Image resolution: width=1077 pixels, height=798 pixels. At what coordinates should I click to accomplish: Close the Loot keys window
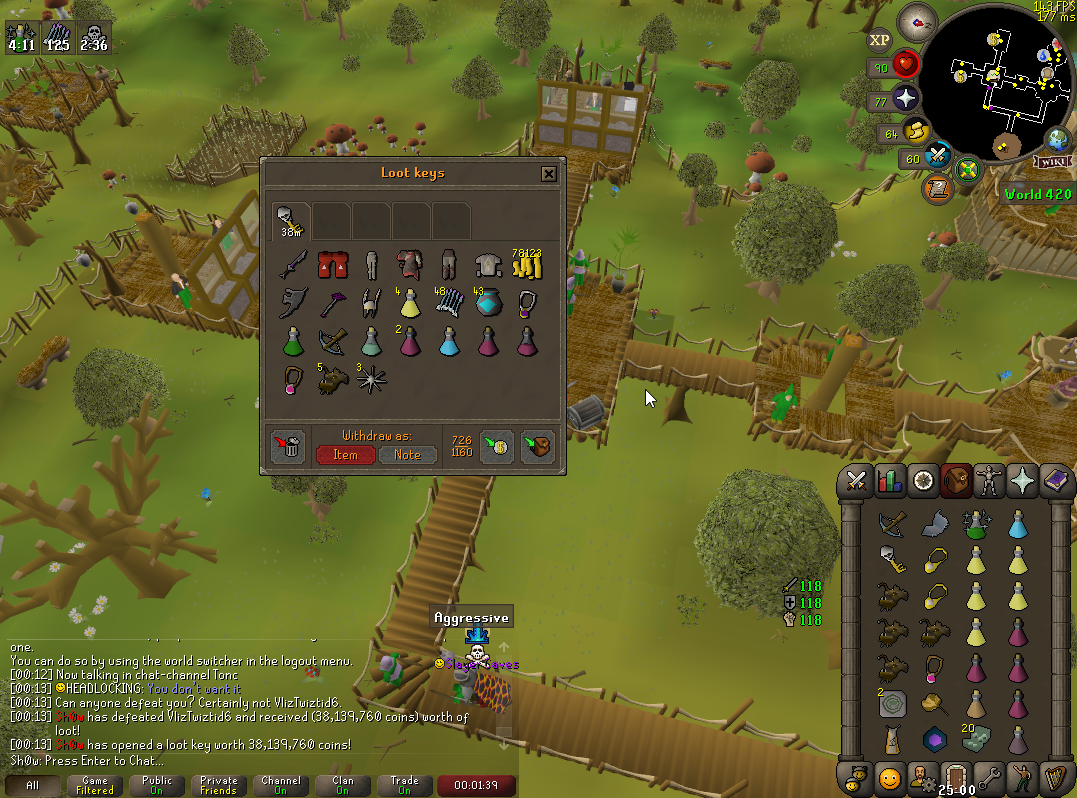click(548, 174)
